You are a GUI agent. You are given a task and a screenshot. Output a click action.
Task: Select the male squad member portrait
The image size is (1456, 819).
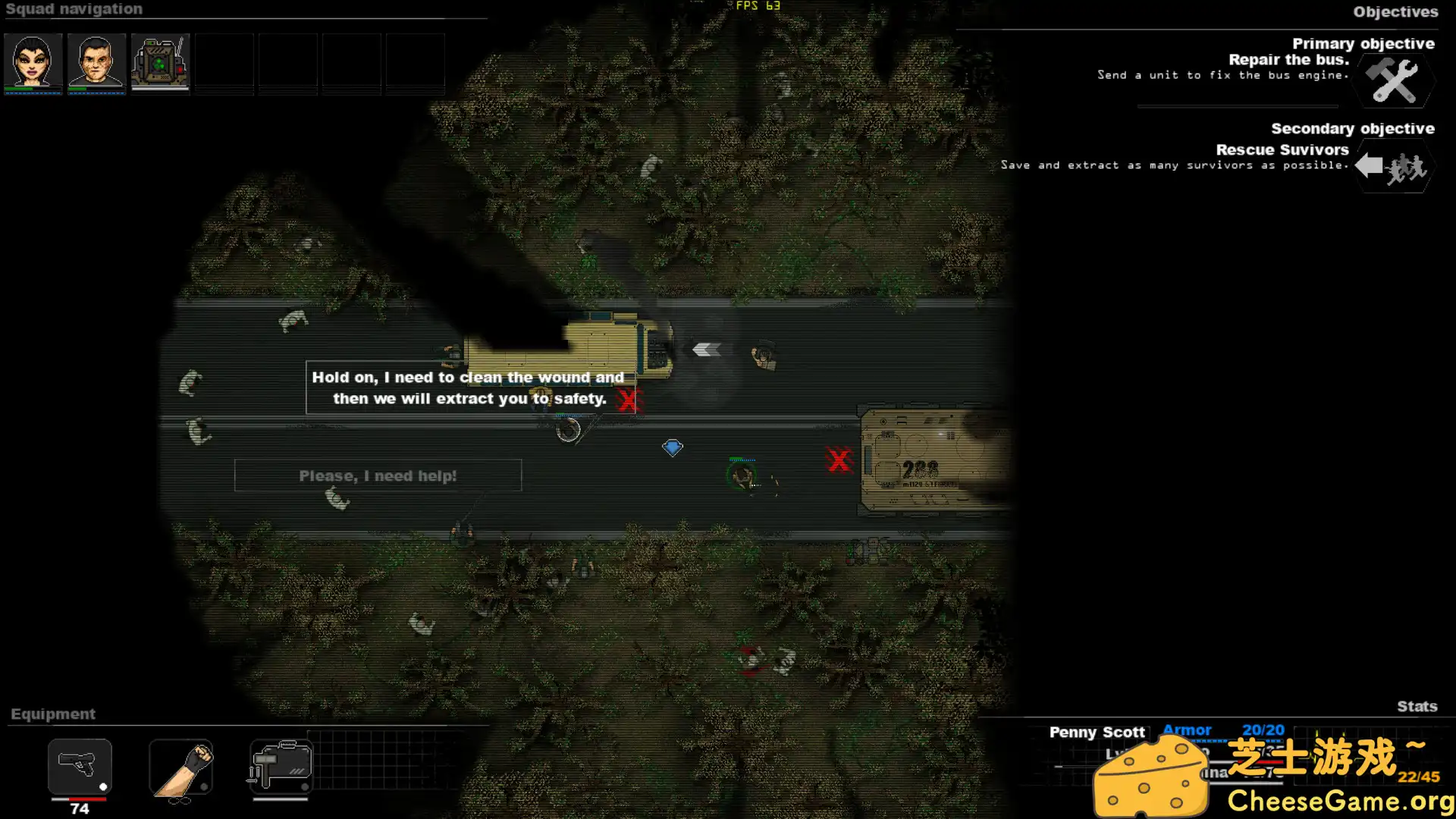point(96,61)
